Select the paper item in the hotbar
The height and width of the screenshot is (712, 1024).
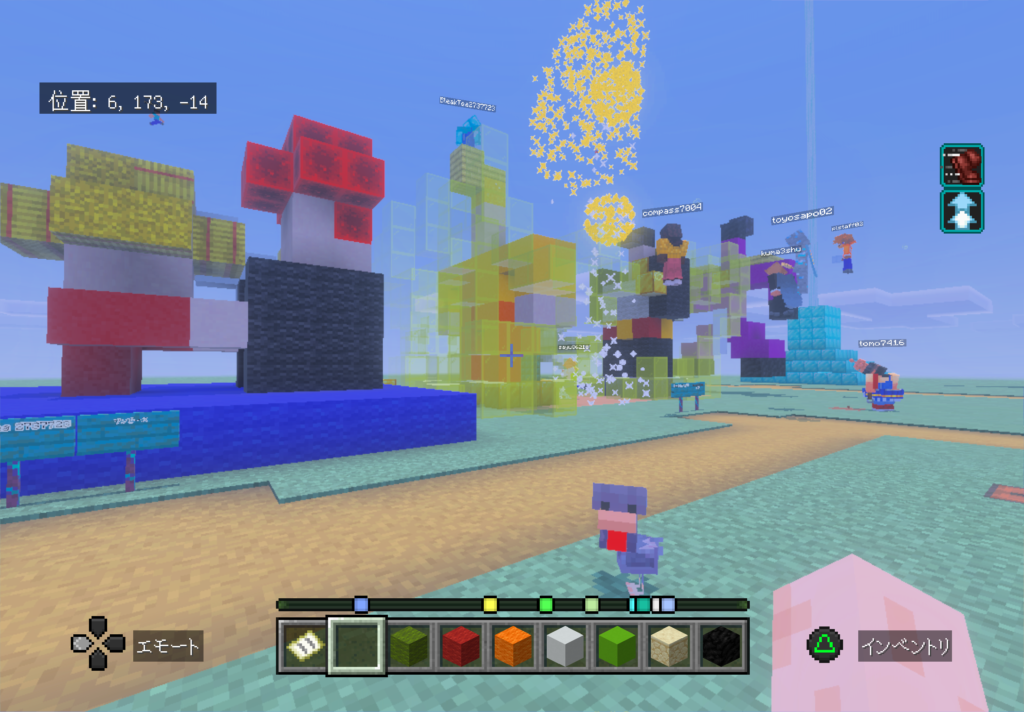[303, 647]
